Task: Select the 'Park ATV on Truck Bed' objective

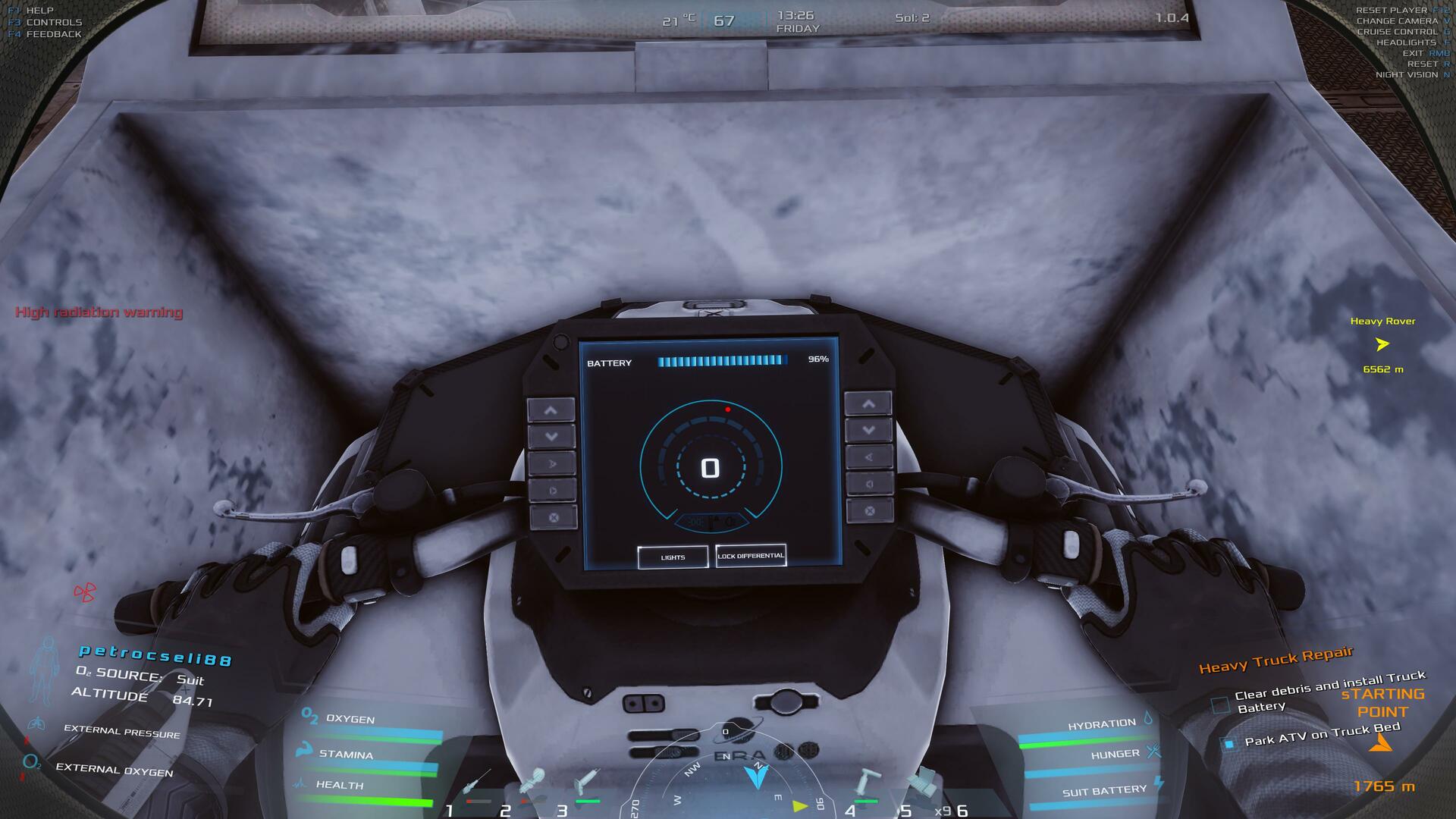Action: [x=1322, y=735]
